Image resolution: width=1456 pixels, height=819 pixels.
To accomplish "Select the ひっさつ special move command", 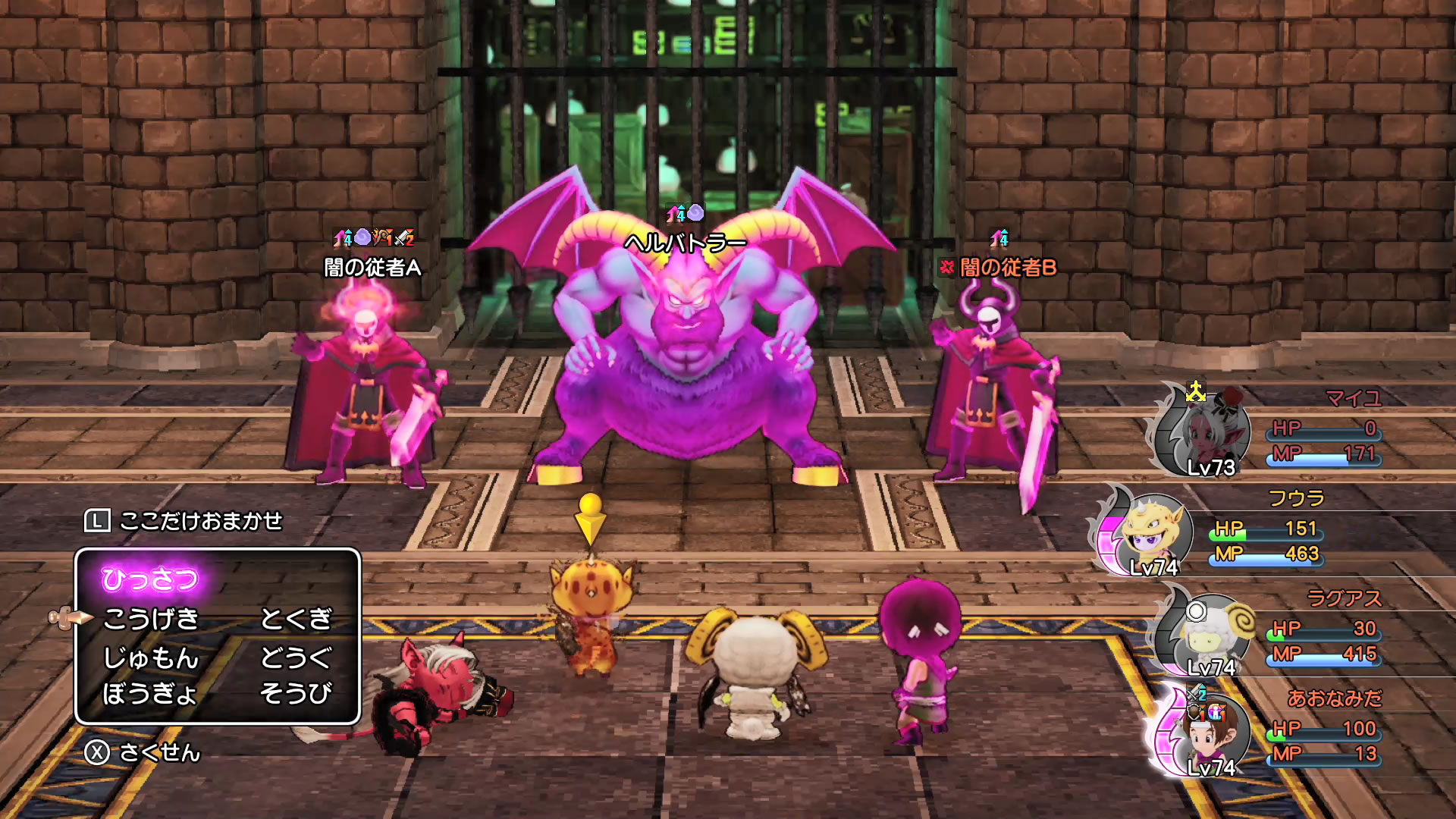I will coord(150,579).
